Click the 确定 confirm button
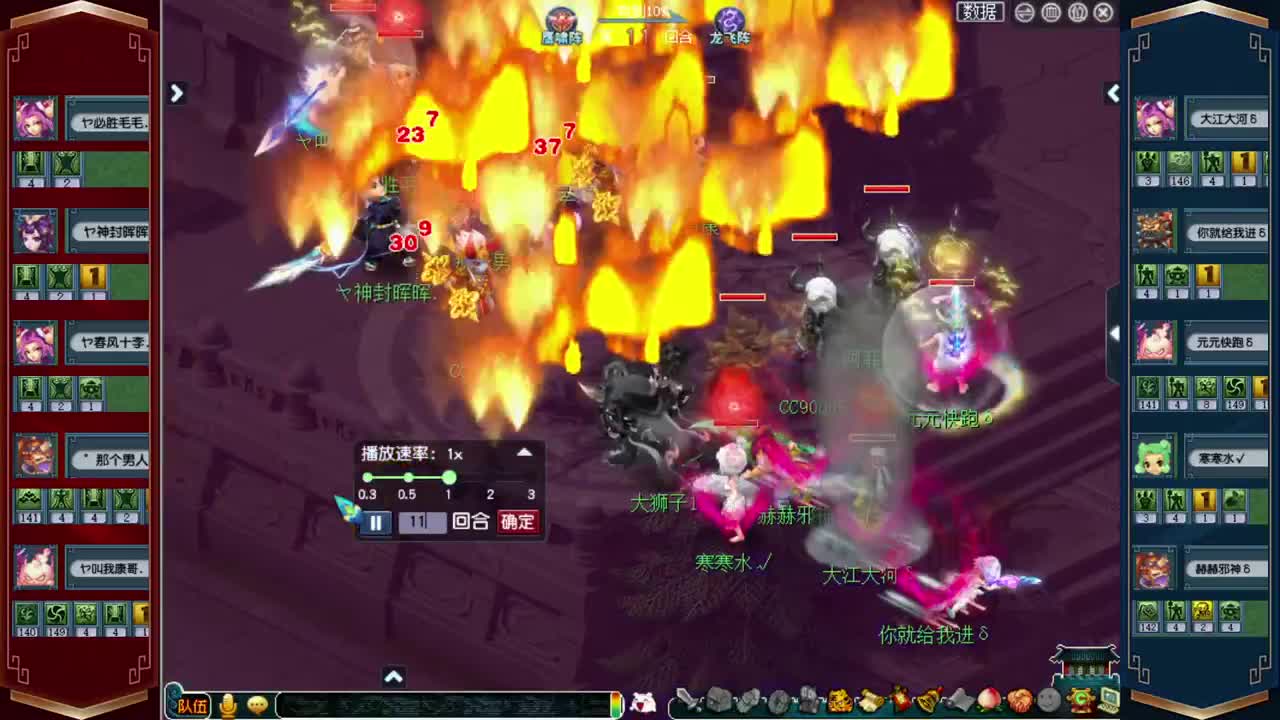 coord(516,521)
